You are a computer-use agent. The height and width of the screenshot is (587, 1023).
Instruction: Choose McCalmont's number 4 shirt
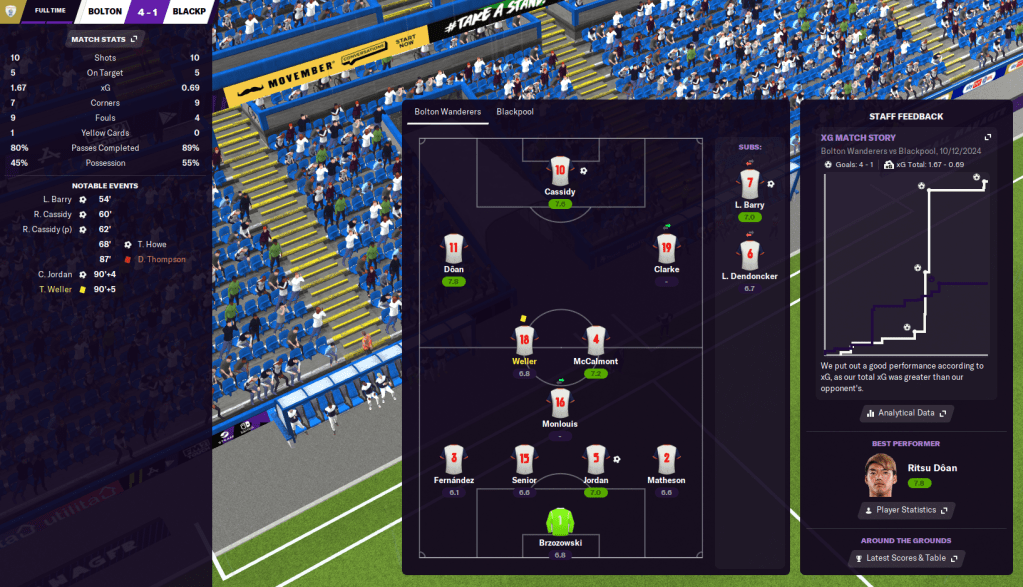point(595,340)
